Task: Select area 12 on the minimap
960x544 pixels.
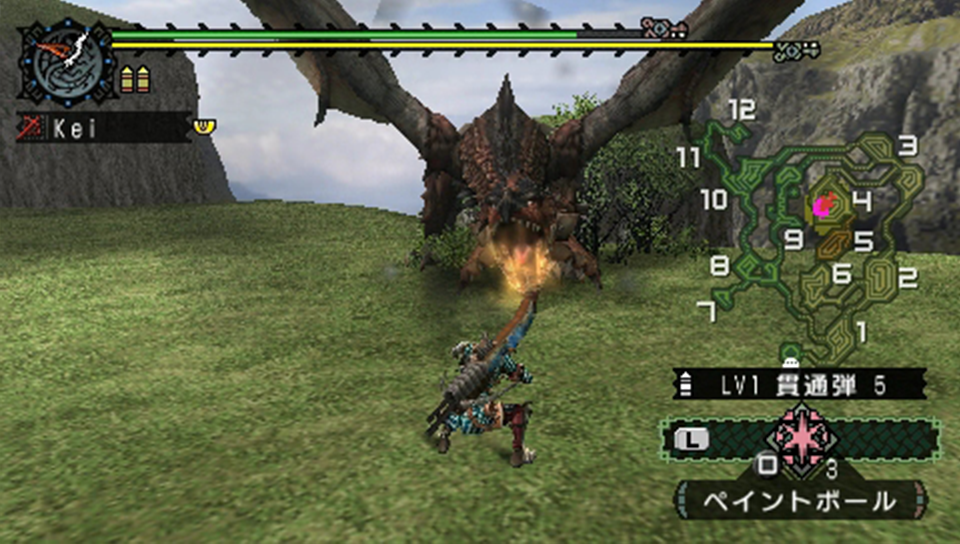Action: (741, 110)
